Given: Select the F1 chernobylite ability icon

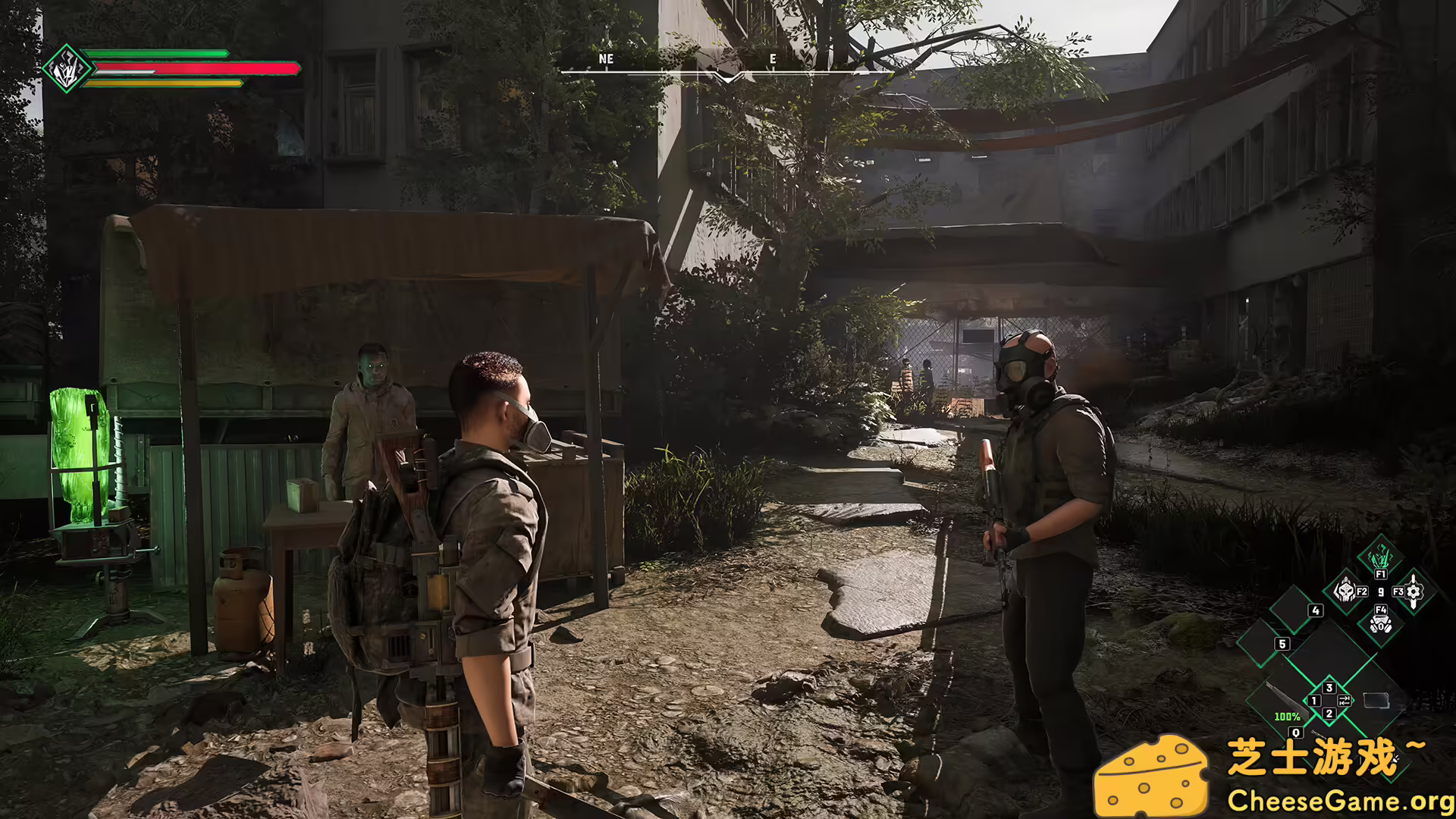Looking at the screenshot, I should (1381, 556).
